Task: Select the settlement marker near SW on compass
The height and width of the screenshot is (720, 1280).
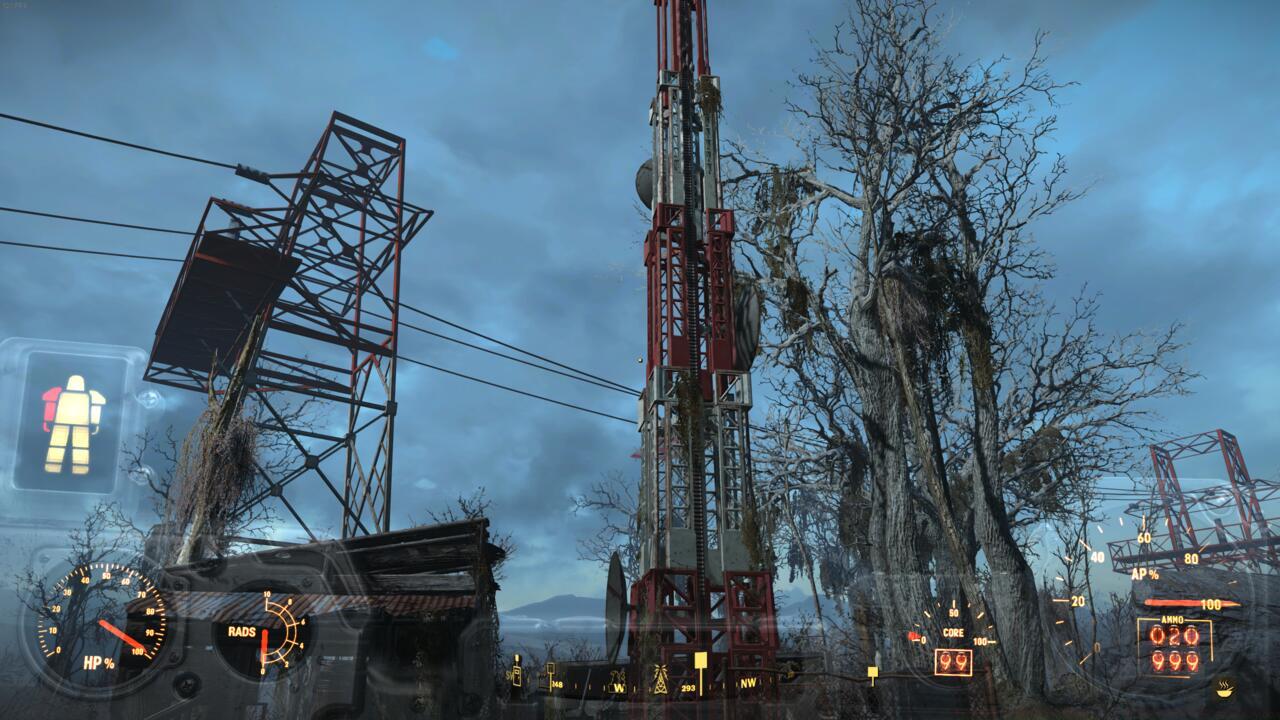Action: pos(516,675)
